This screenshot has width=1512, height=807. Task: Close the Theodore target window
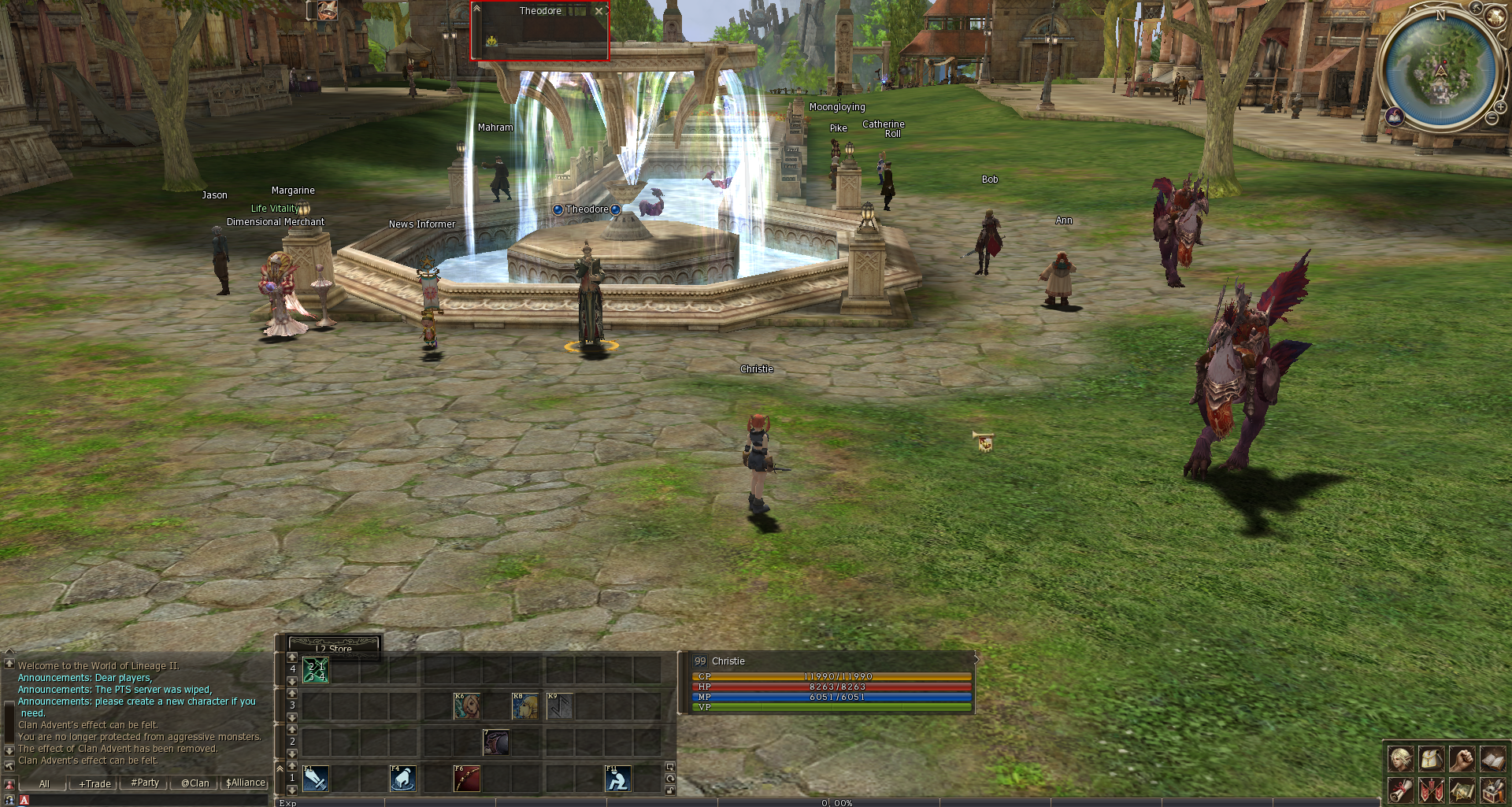(x=599, y=11)
